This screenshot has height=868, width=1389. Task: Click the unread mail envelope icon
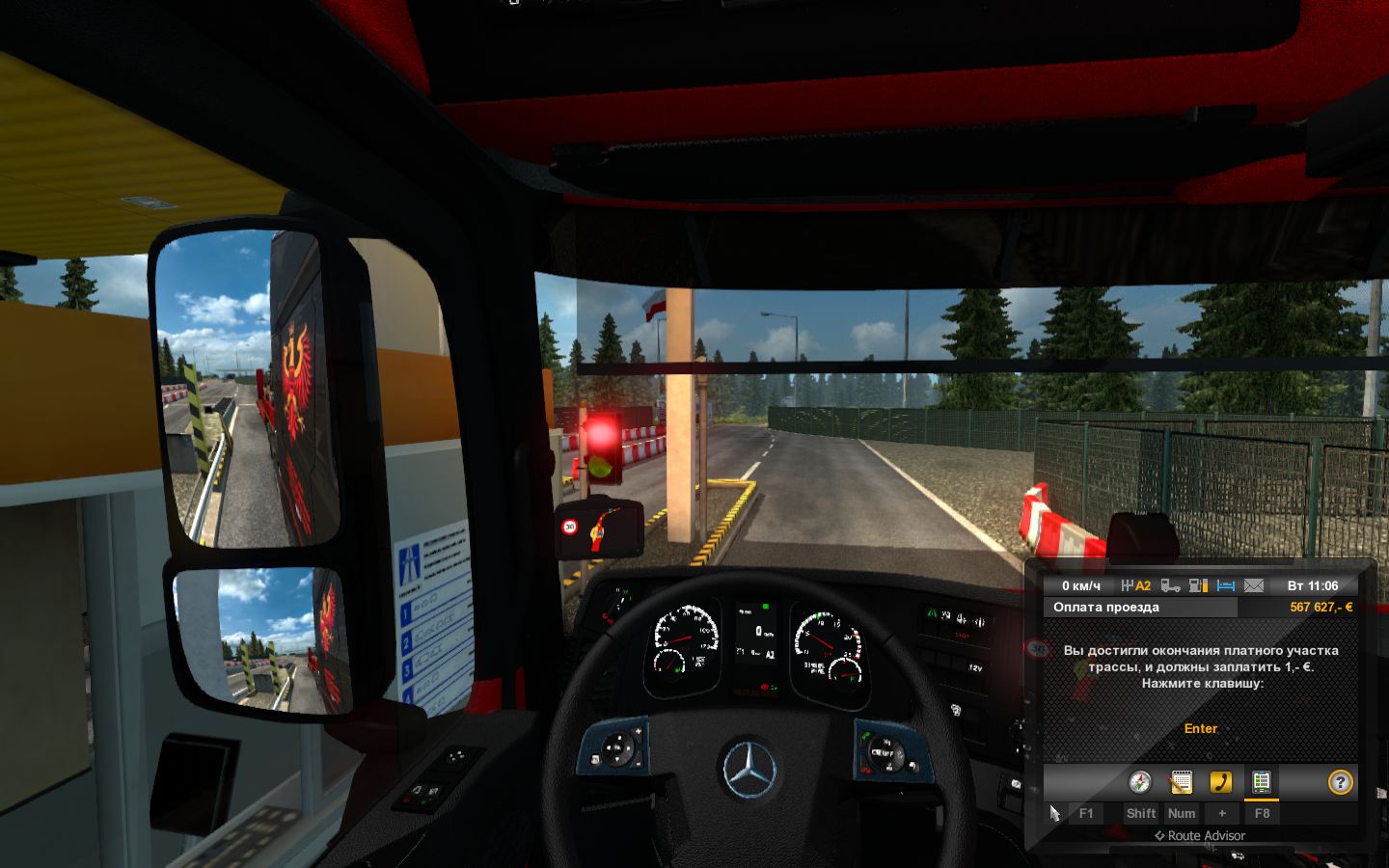point(1254,585)
